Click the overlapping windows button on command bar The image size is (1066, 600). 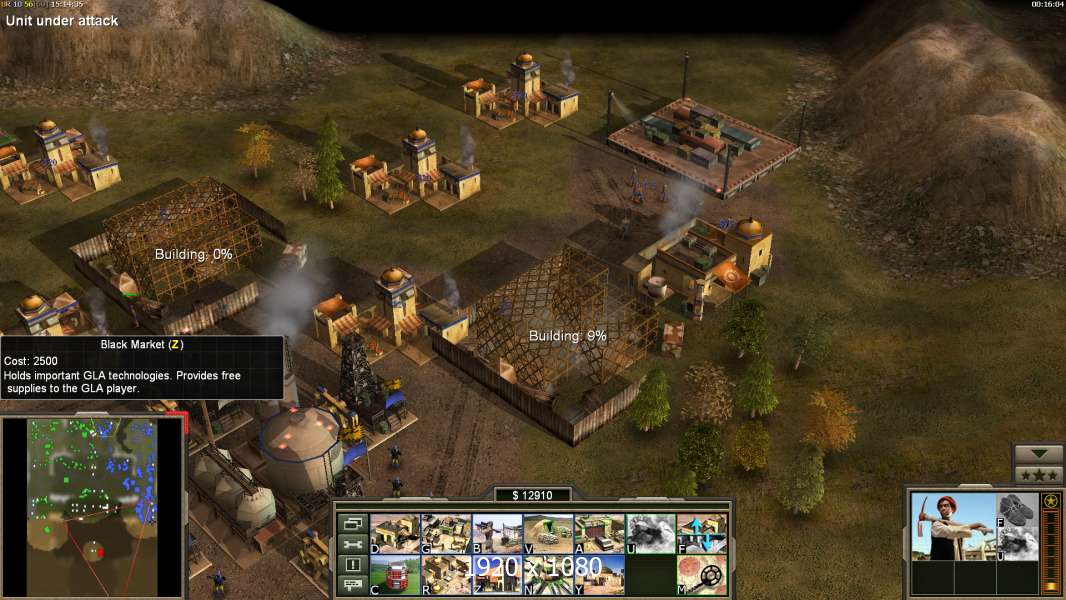[x=352, y=523]
